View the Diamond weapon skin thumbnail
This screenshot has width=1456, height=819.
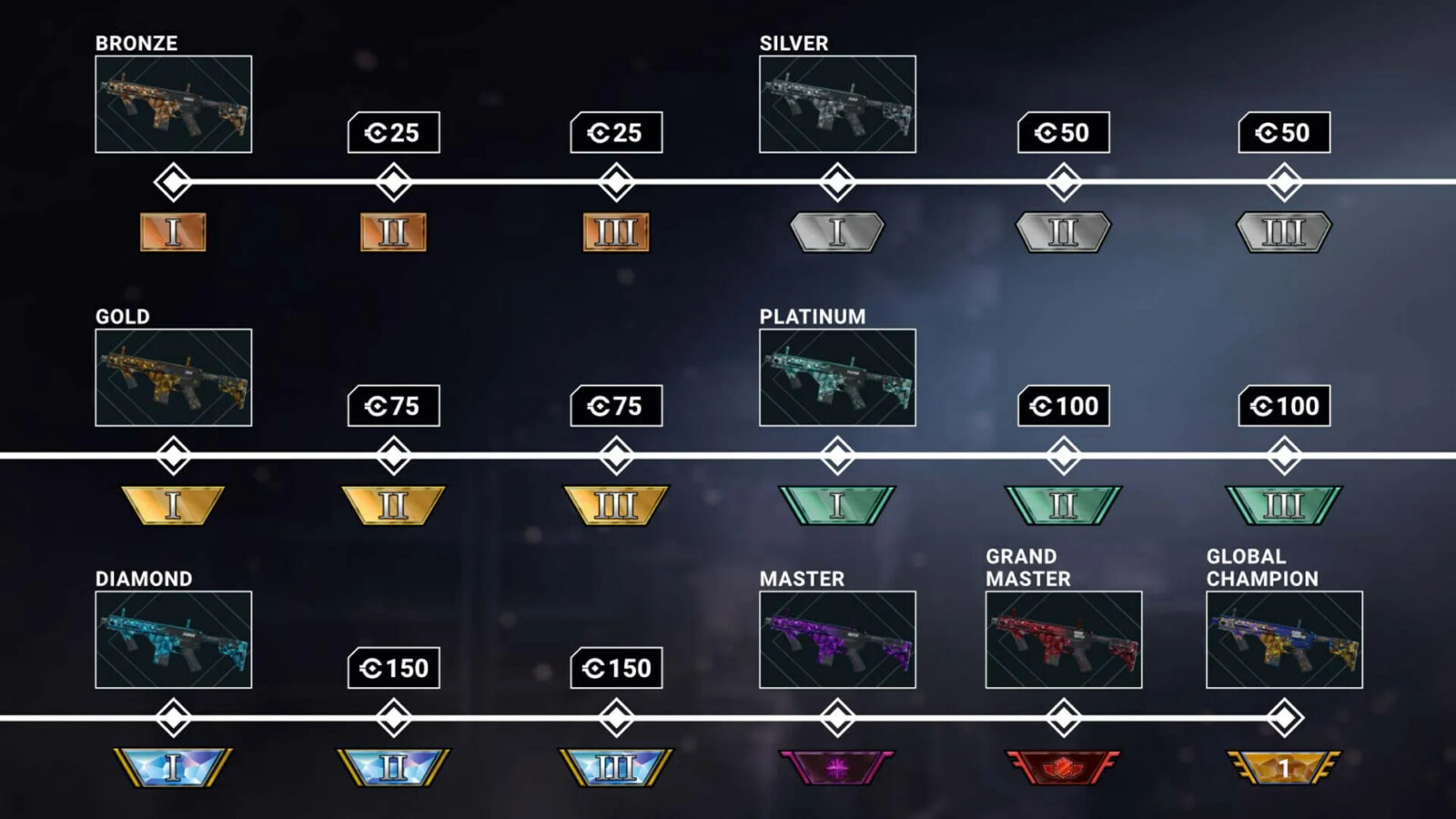click(x=173, y=639)
